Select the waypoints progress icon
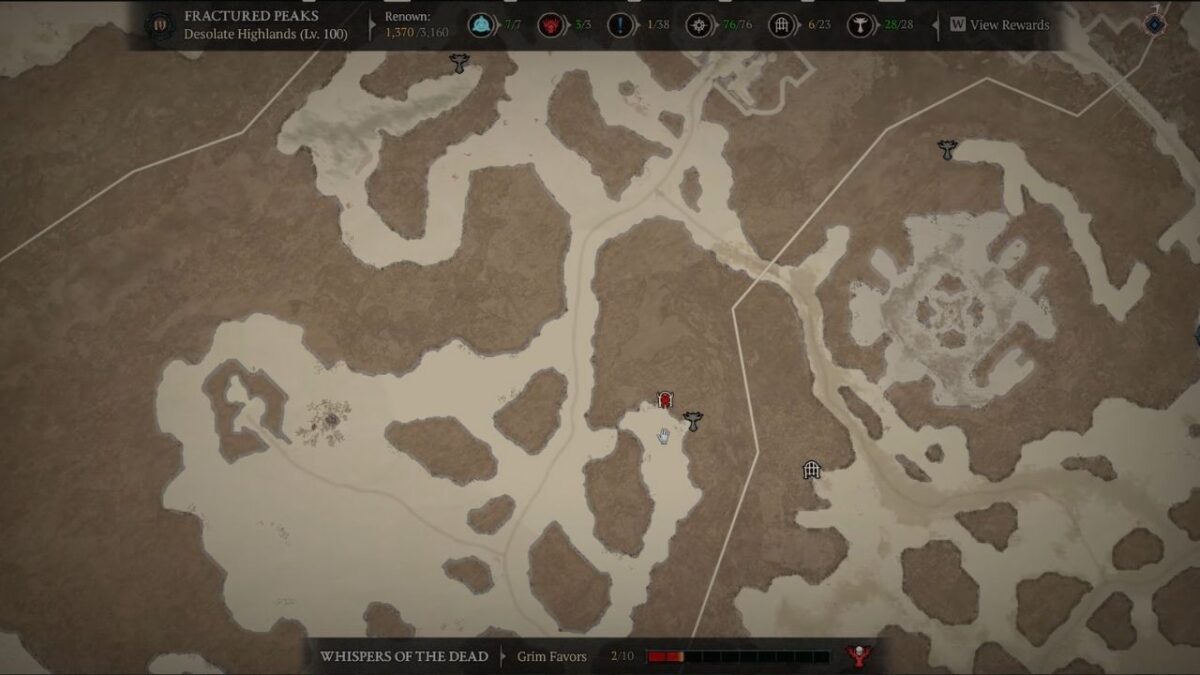 click(x=481, y=25)
